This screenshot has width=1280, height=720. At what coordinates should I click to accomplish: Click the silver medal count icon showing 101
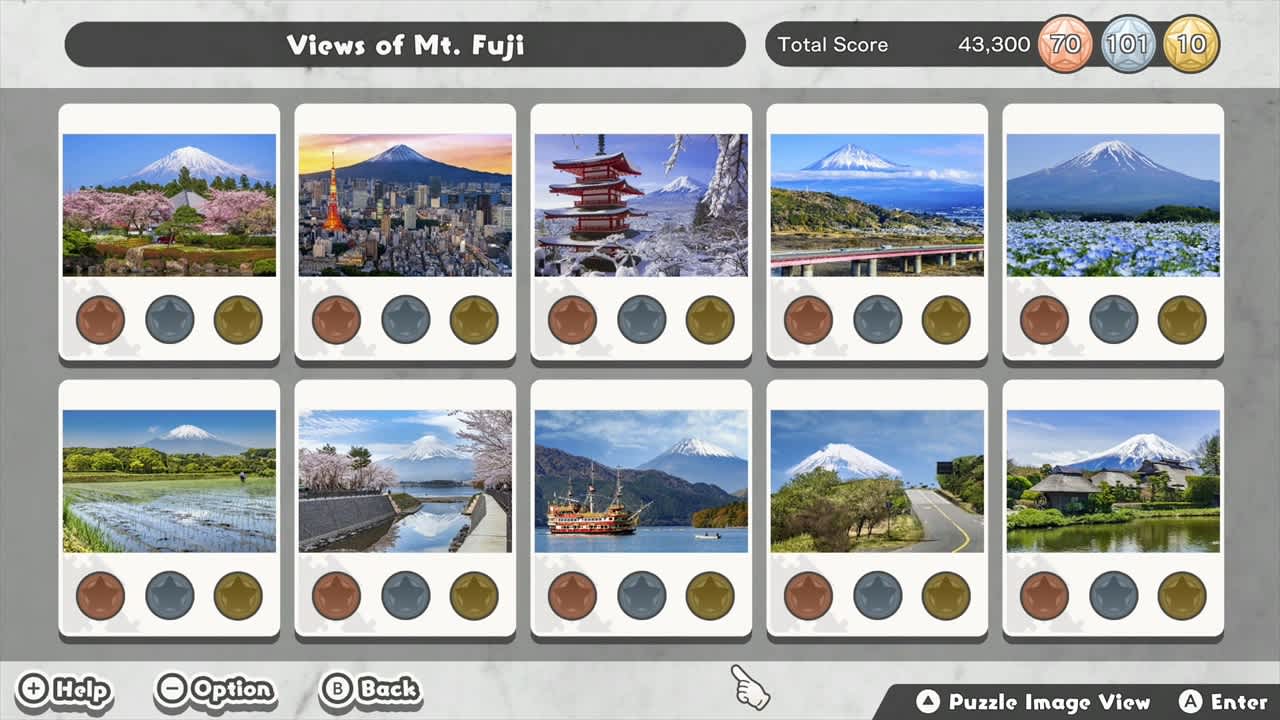tap(1126, 44)
